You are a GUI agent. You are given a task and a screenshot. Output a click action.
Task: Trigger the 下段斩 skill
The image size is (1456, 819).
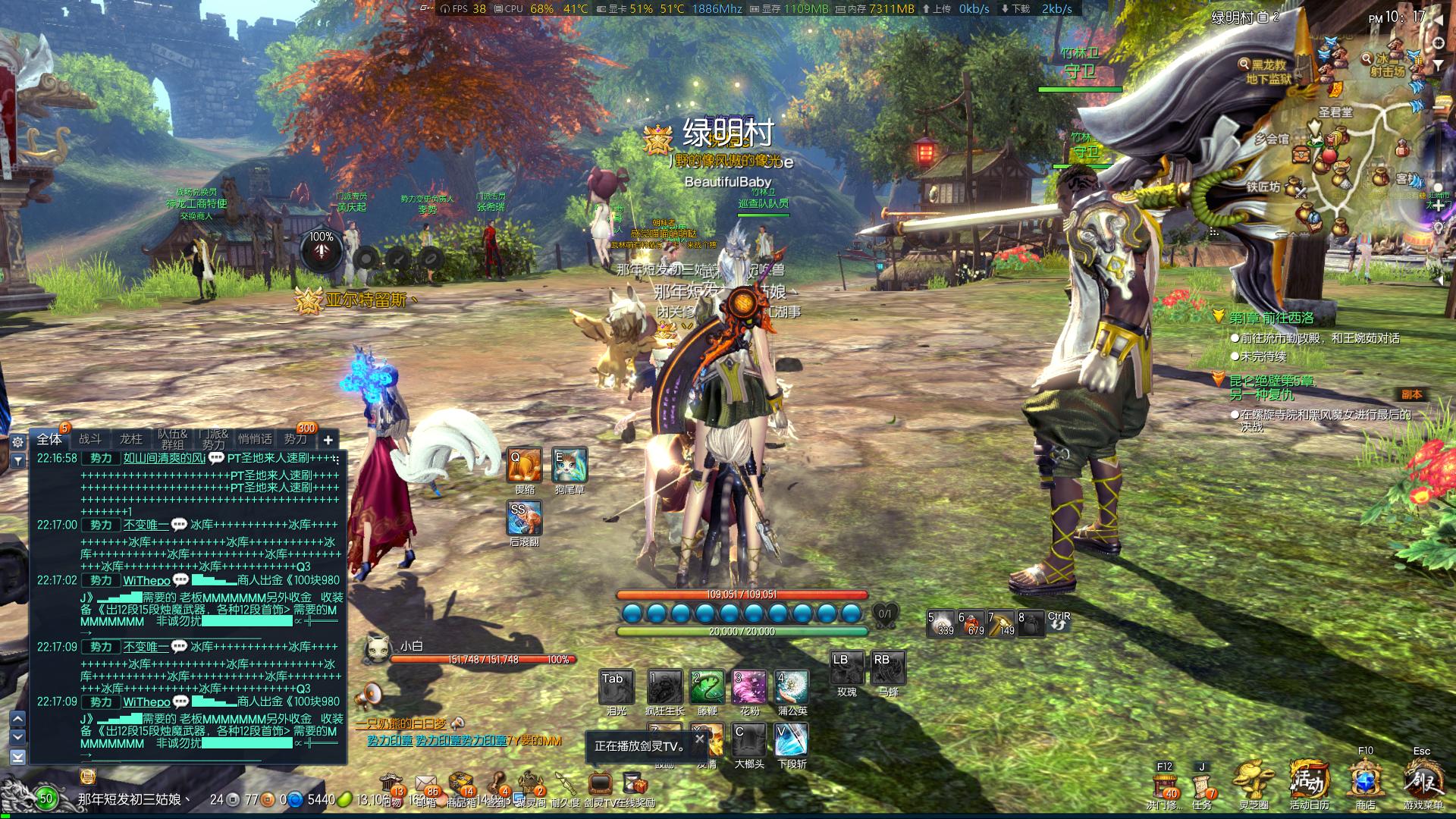tap(792, 740)
